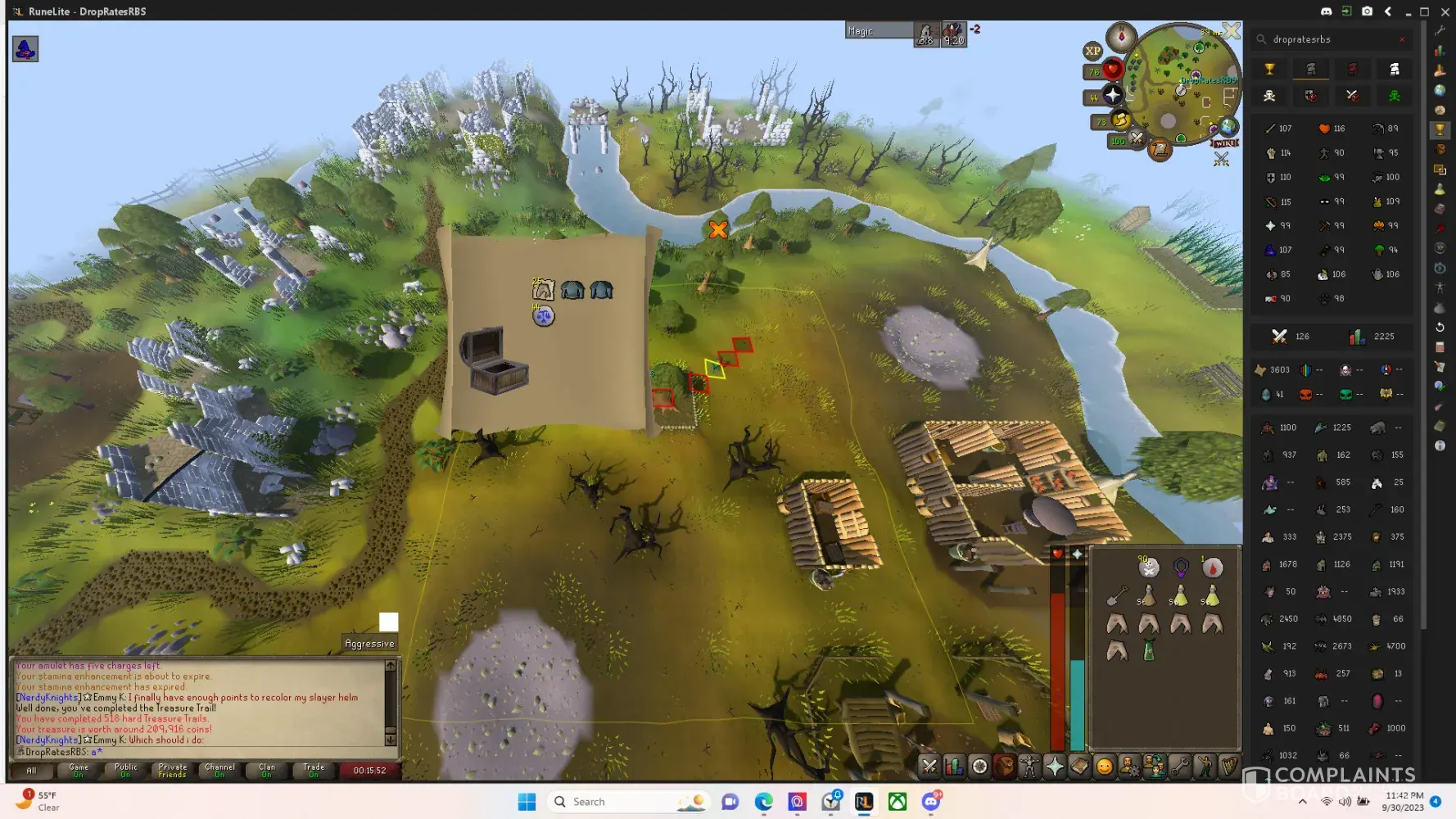Switch chat filter to Game
Image resolution: width=1456 pixels, height=819 pixels.
[79, 770]
